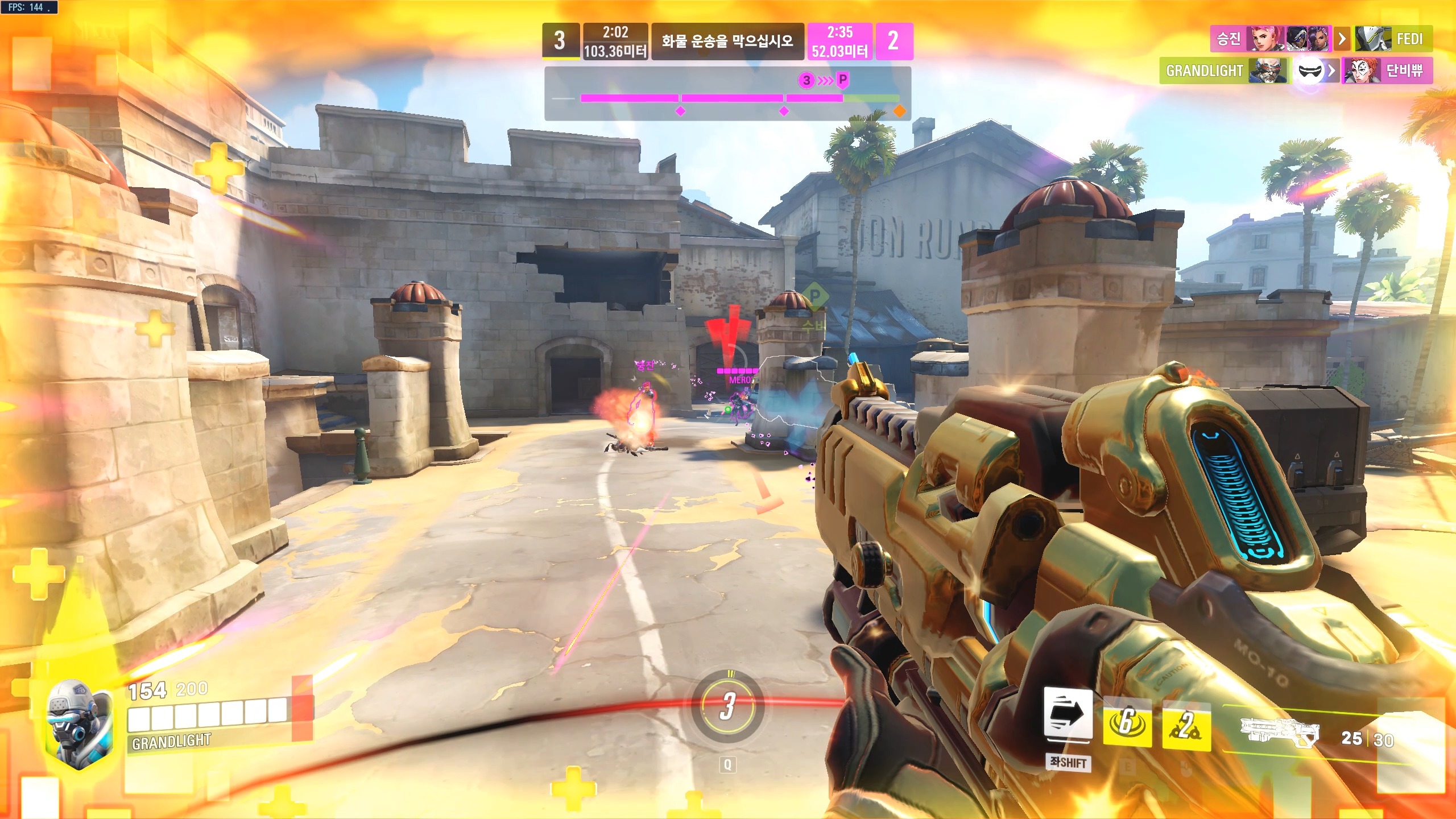This screenshot has height=819, width=1456.
Task: Select Soldier 76 portrait next to GRANDLIGHT
Action: (1269, 71)
